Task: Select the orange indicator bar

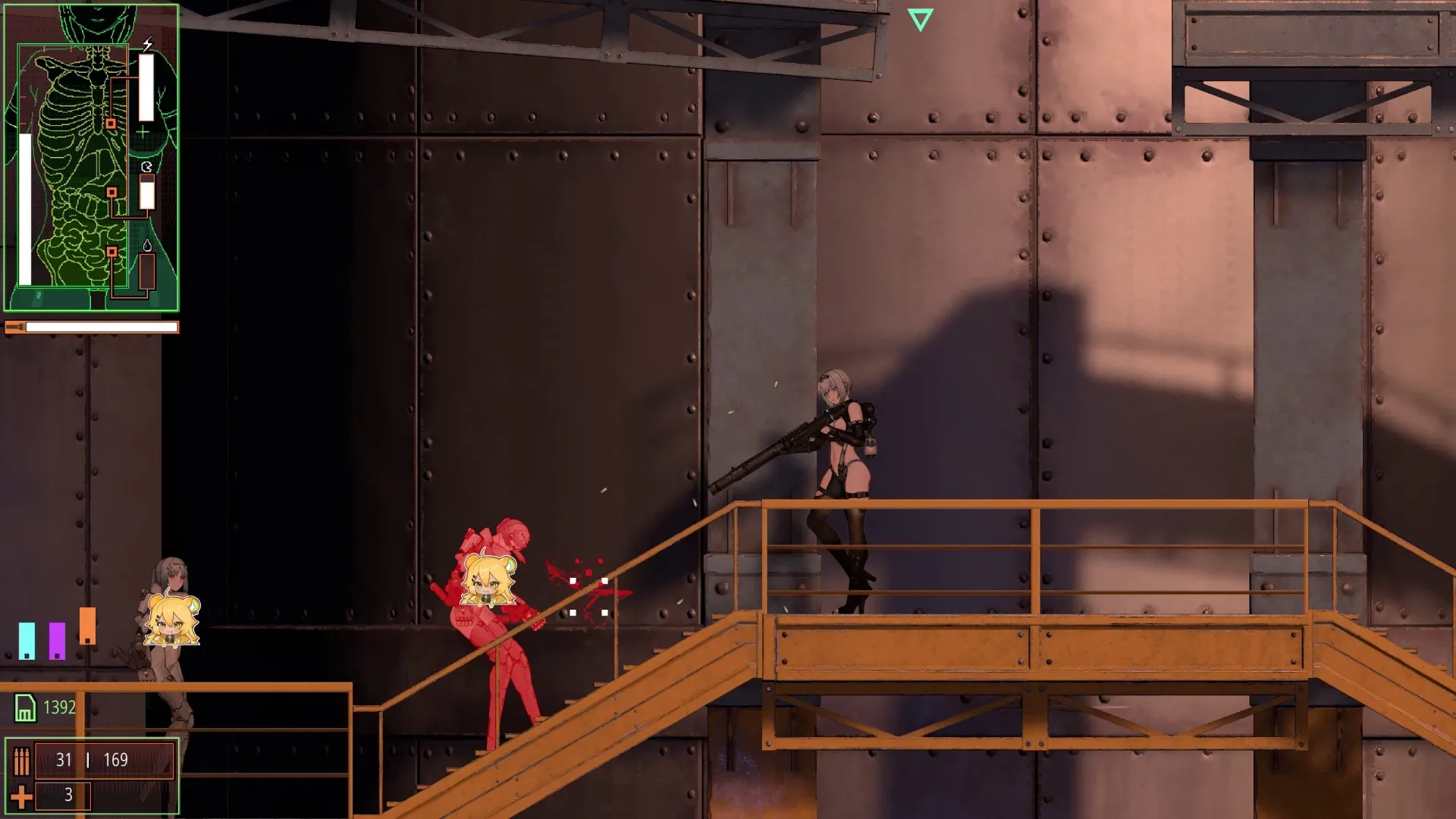Action: tap(87, 626)
